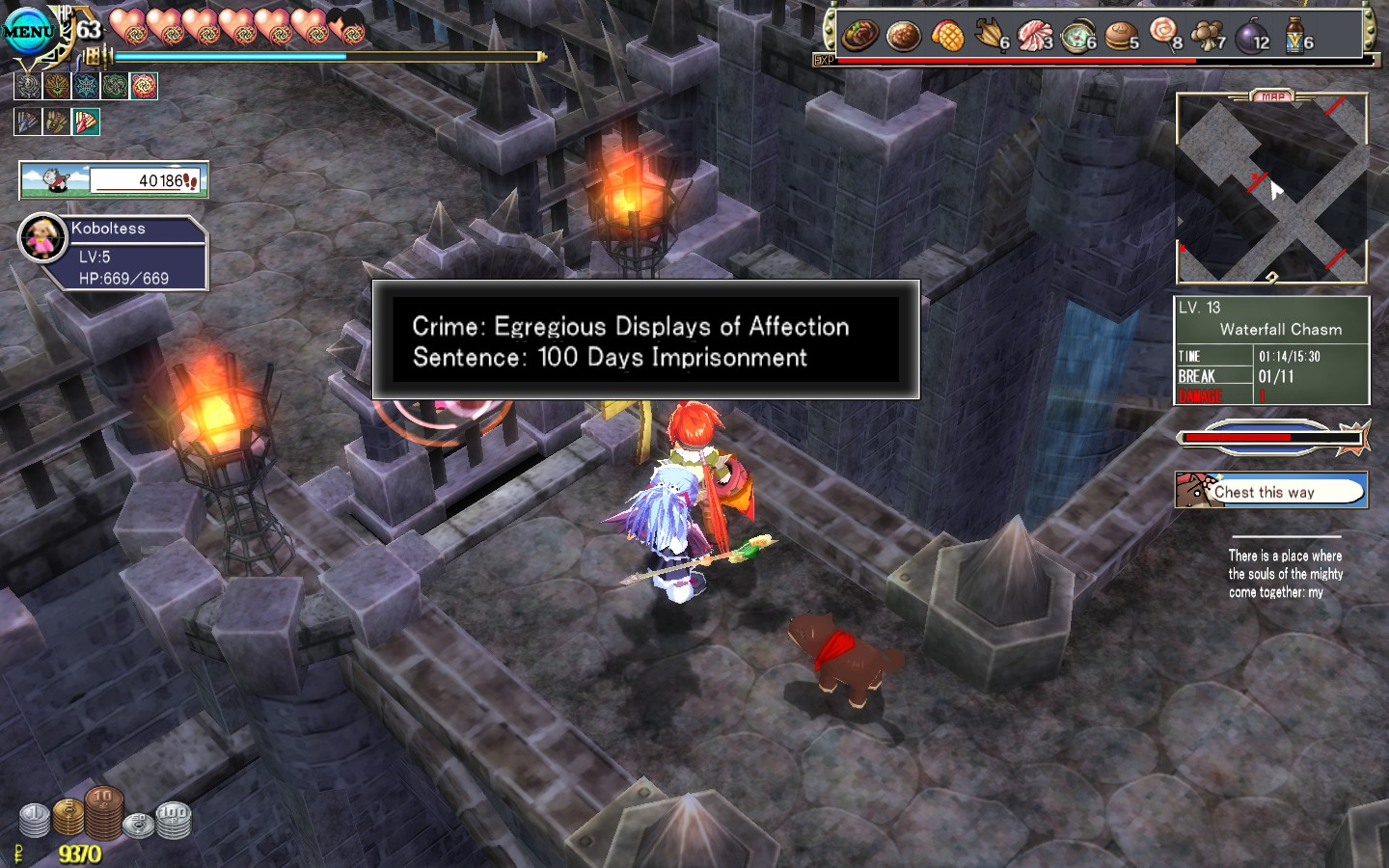Select the melon bread item
Viewport: 1389px width, 868px height.
(x=947, y=36)
